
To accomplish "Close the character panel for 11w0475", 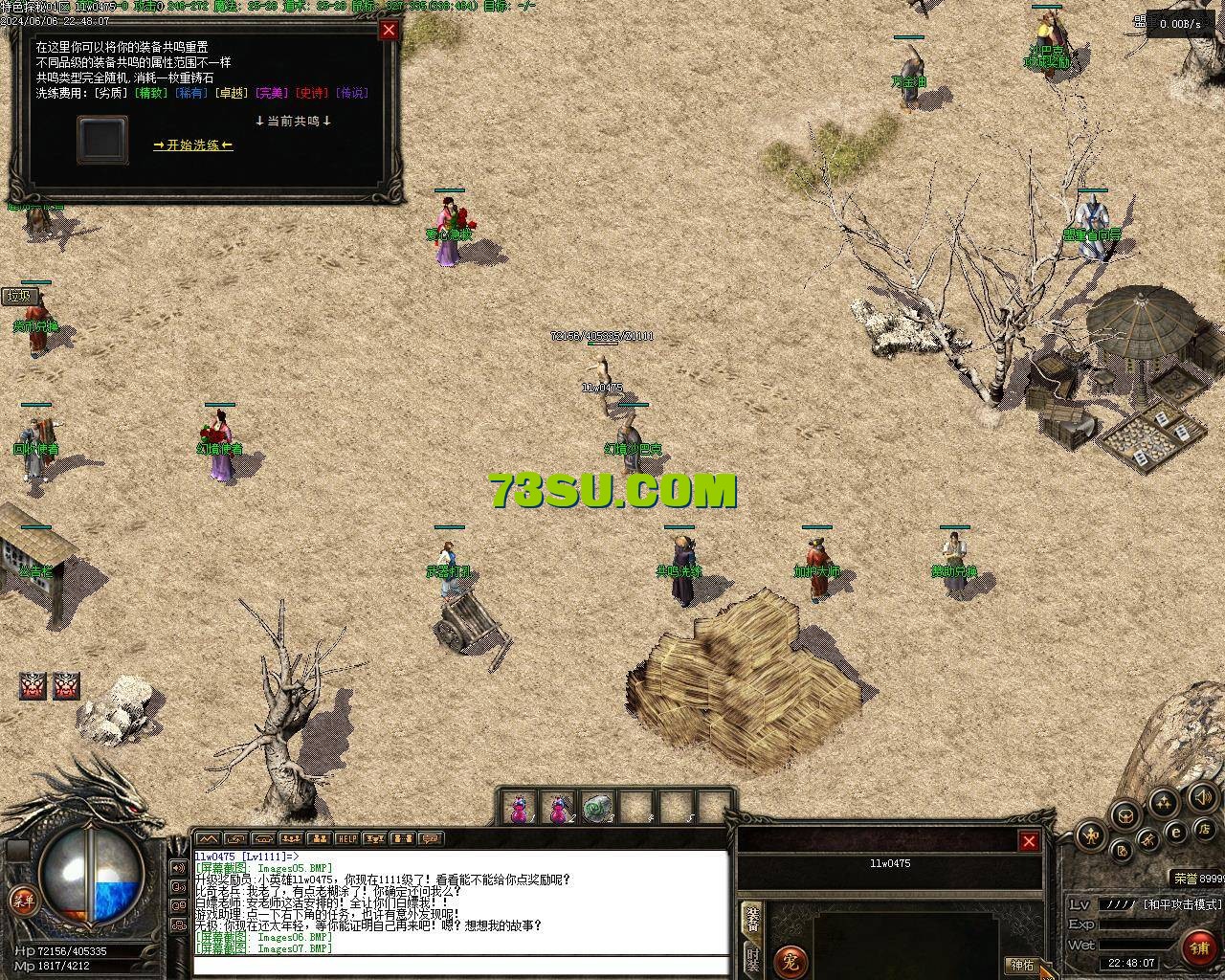I will (x=1029, y=841).
